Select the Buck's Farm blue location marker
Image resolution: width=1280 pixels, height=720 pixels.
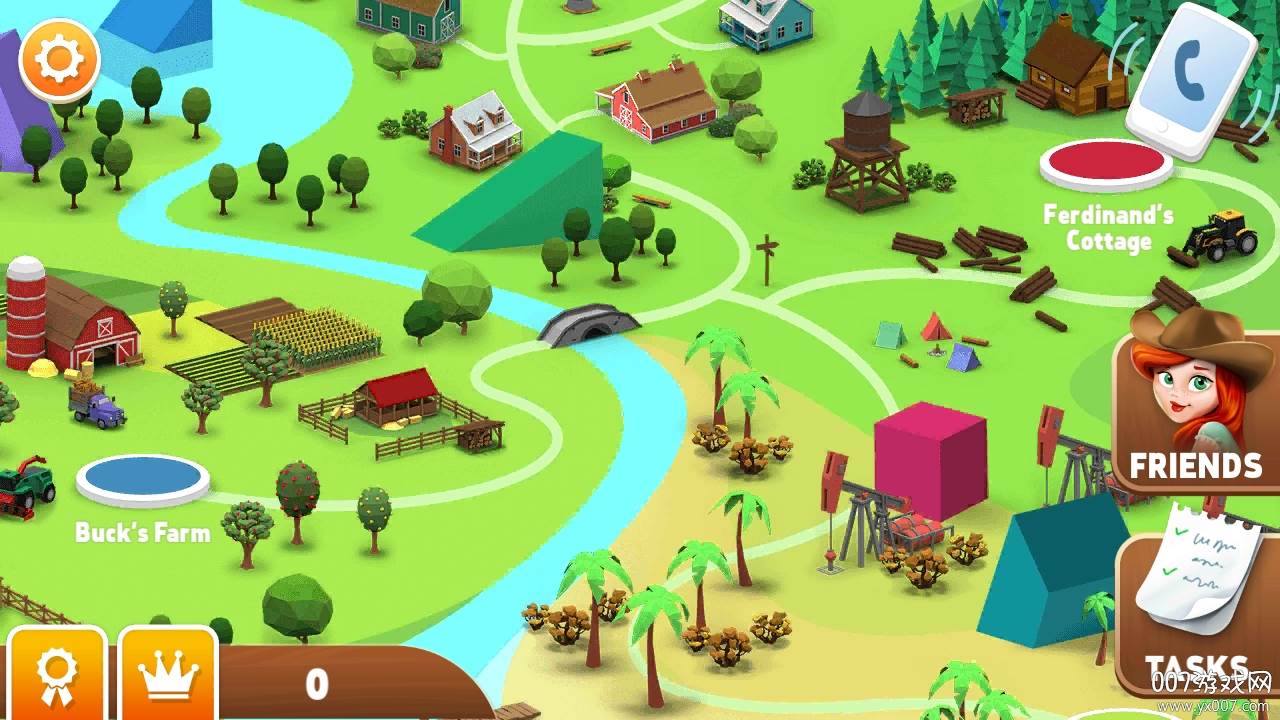coord(143,479)
